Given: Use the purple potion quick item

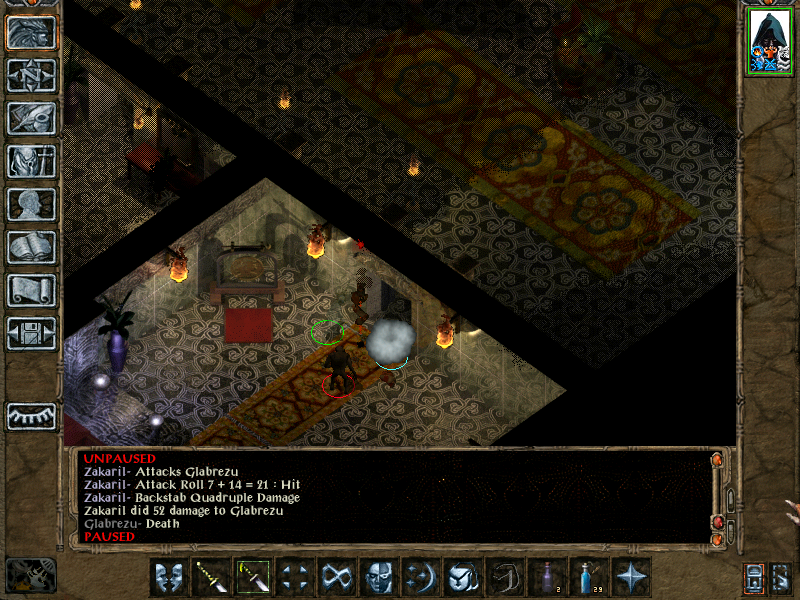Looking at the screenshot, I should click(x=547, y=577).
